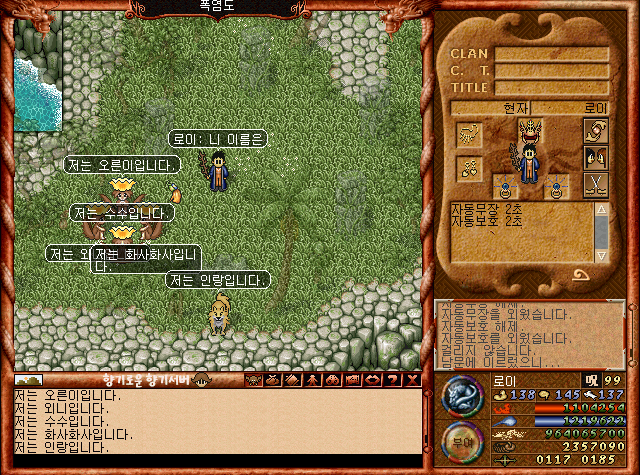The height and width of the screenshot is (475, 640).
Task: Click the binoculars toolbar icon
Action: [330, 380]
